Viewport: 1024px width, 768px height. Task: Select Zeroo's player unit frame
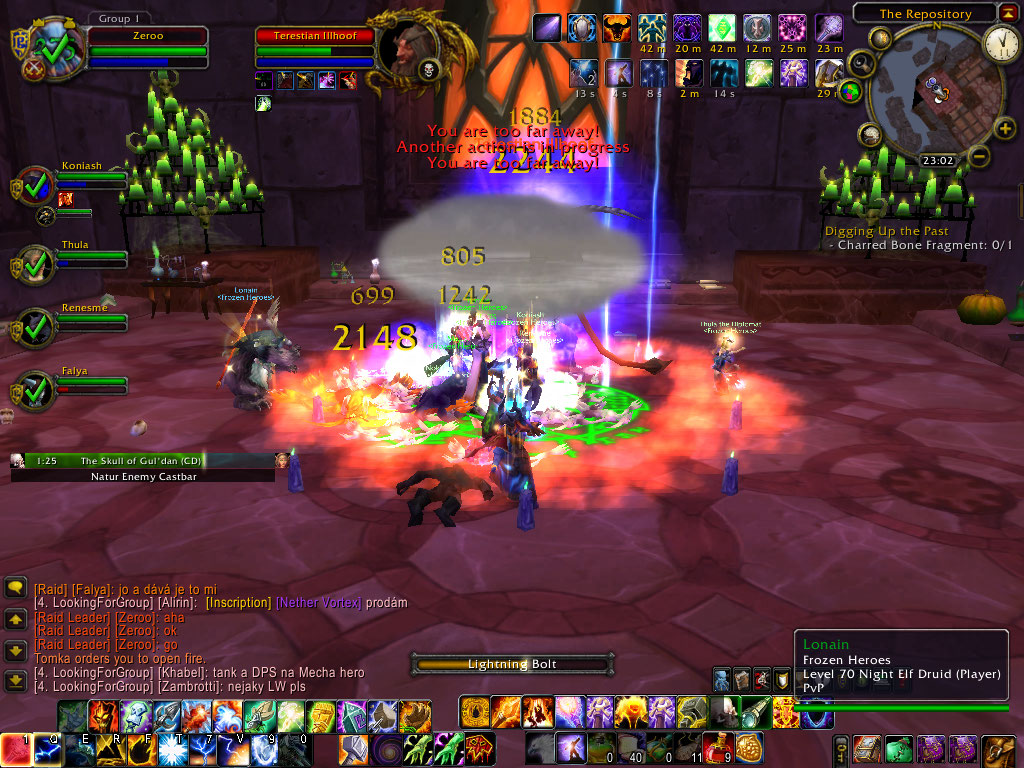click(x=147, y=34)
